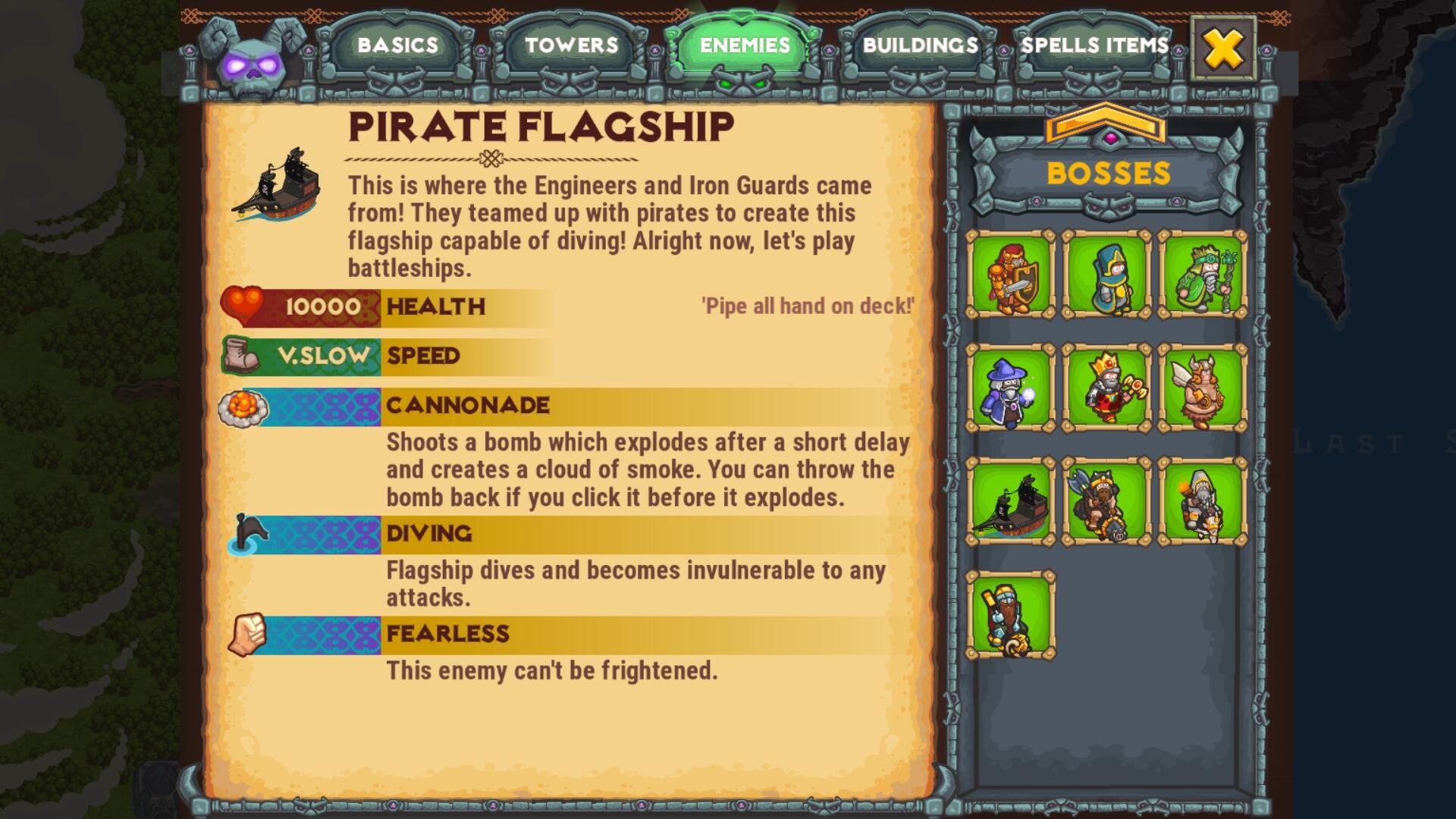Switch to the Towers tab

click(570, 45)
